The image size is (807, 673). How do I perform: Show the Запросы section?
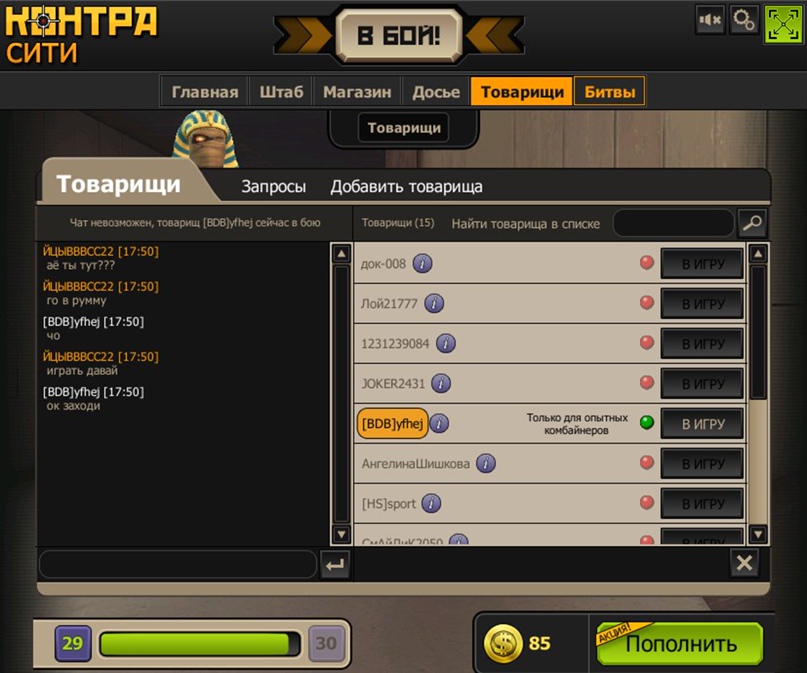click(x=273, y=186)
